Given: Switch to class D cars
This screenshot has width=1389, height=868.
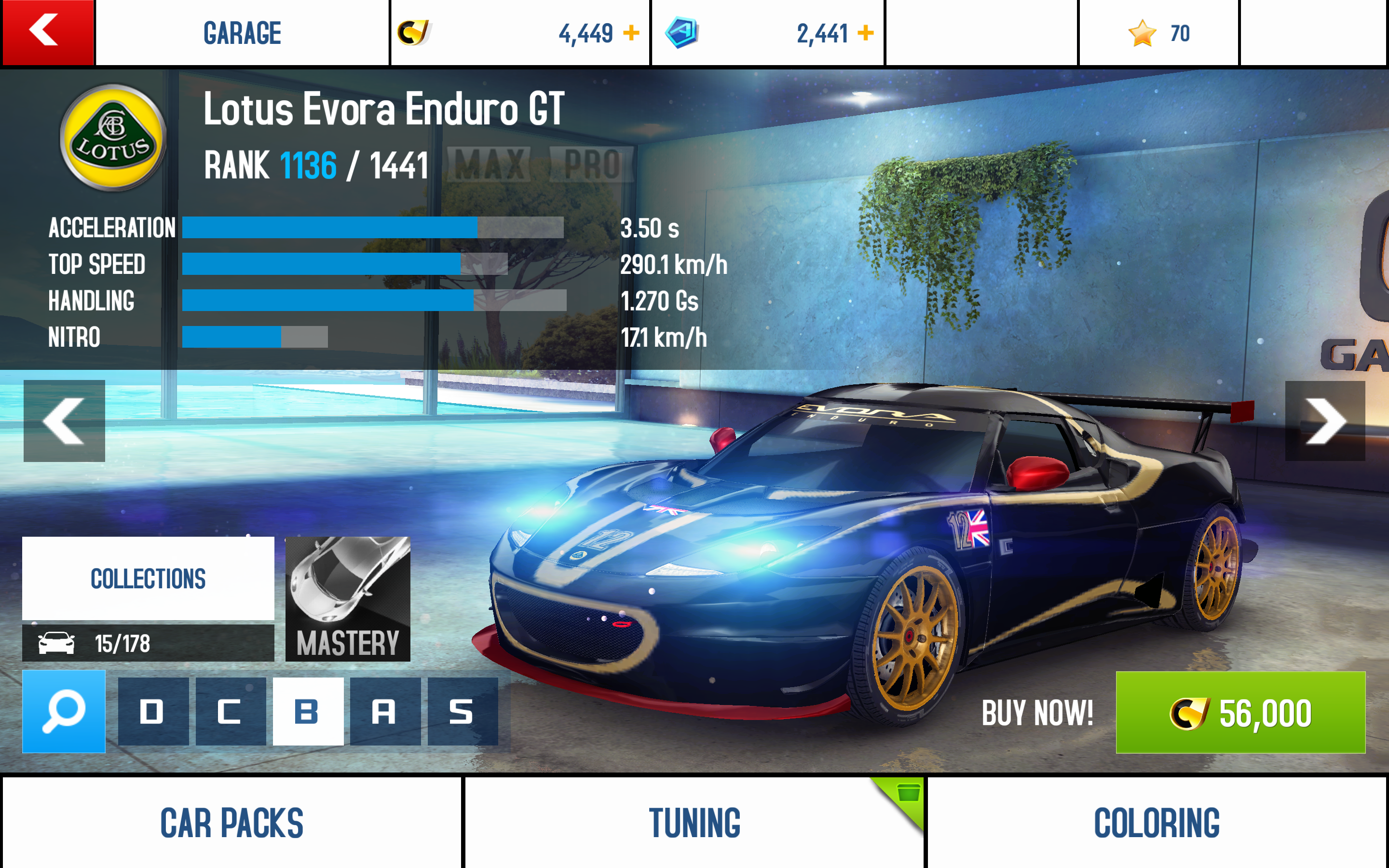Looking at the screenshot, I should click(153, 712).
